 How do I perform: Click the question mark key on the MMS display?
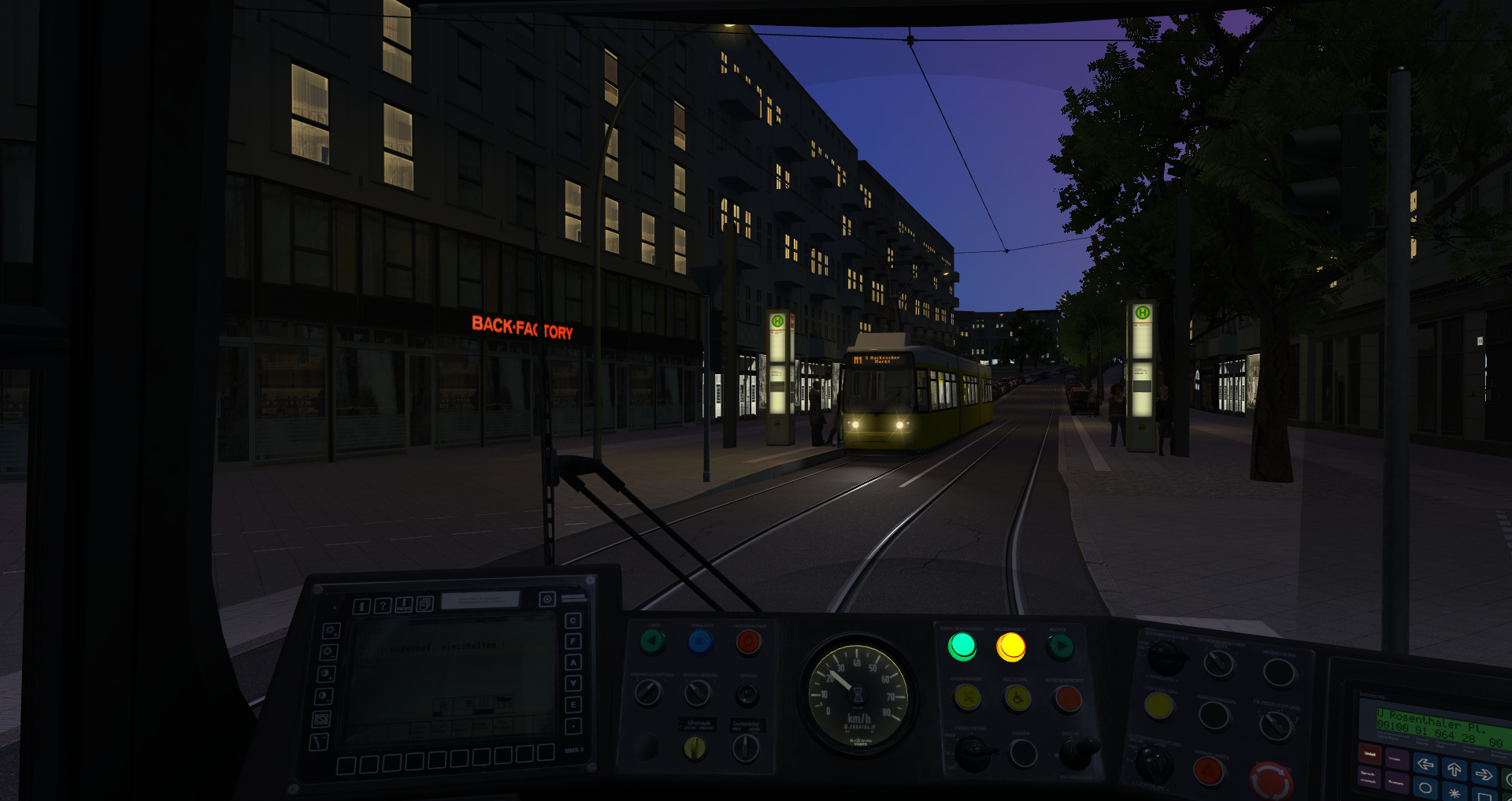pos(382,606)
